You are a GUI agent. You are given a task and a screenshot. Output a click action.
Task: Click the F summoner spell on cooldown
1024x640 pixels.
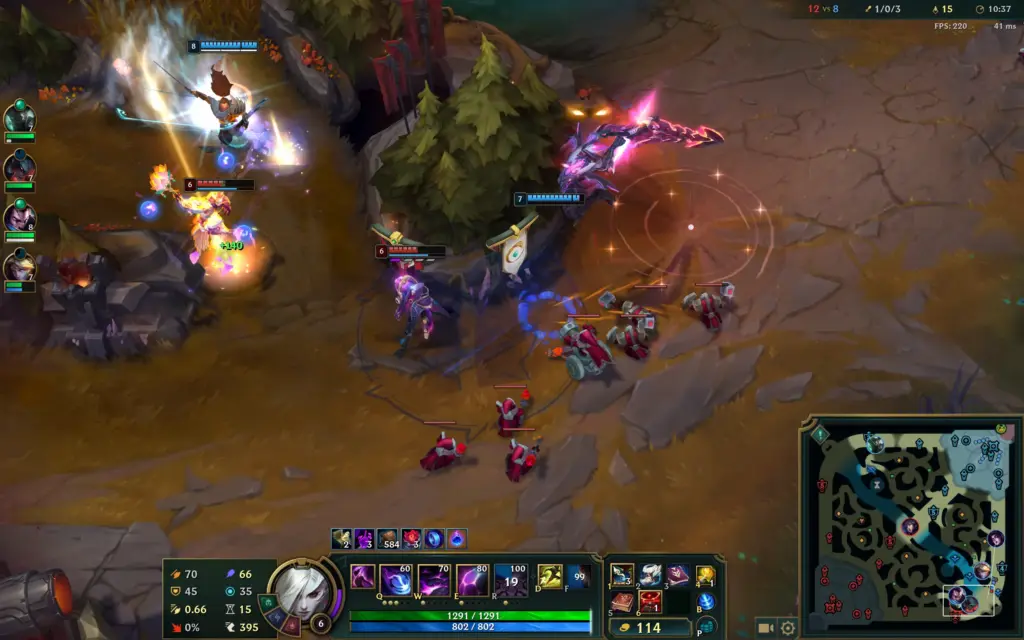pyautogui.click(x=578, y=577)
